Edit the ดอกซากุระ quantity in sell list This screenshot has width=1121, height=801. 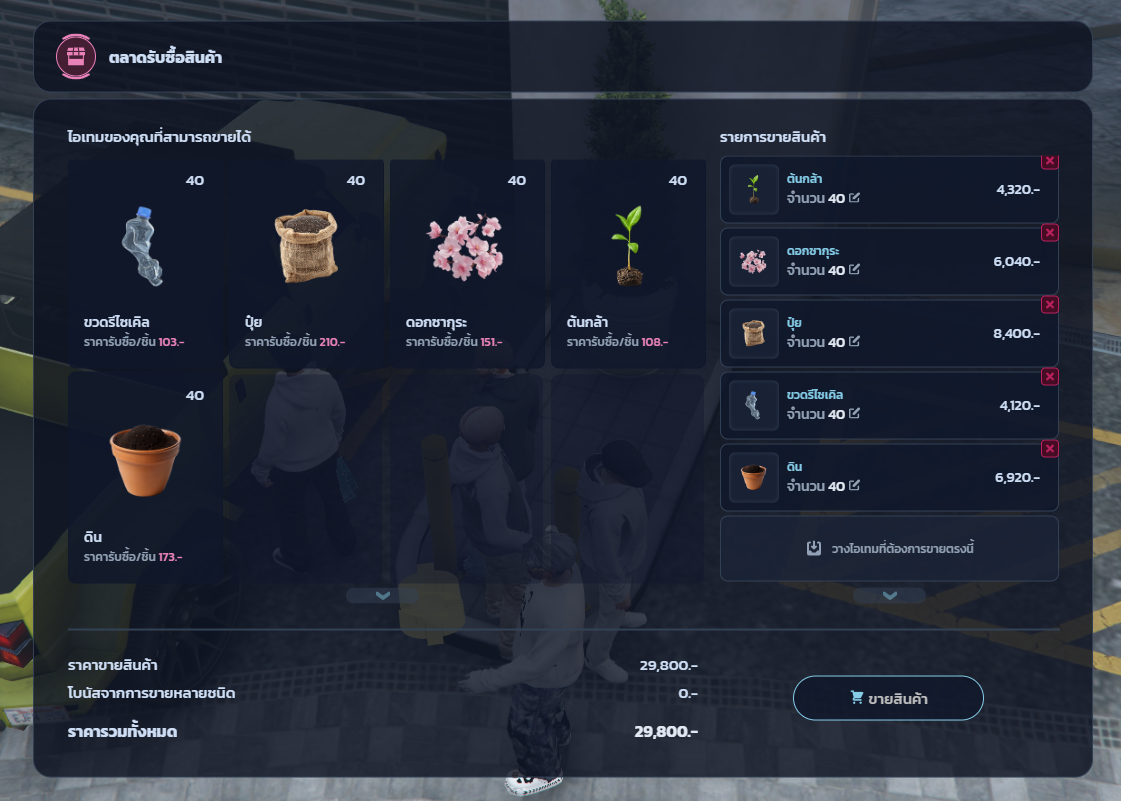[x=854, y=270]
